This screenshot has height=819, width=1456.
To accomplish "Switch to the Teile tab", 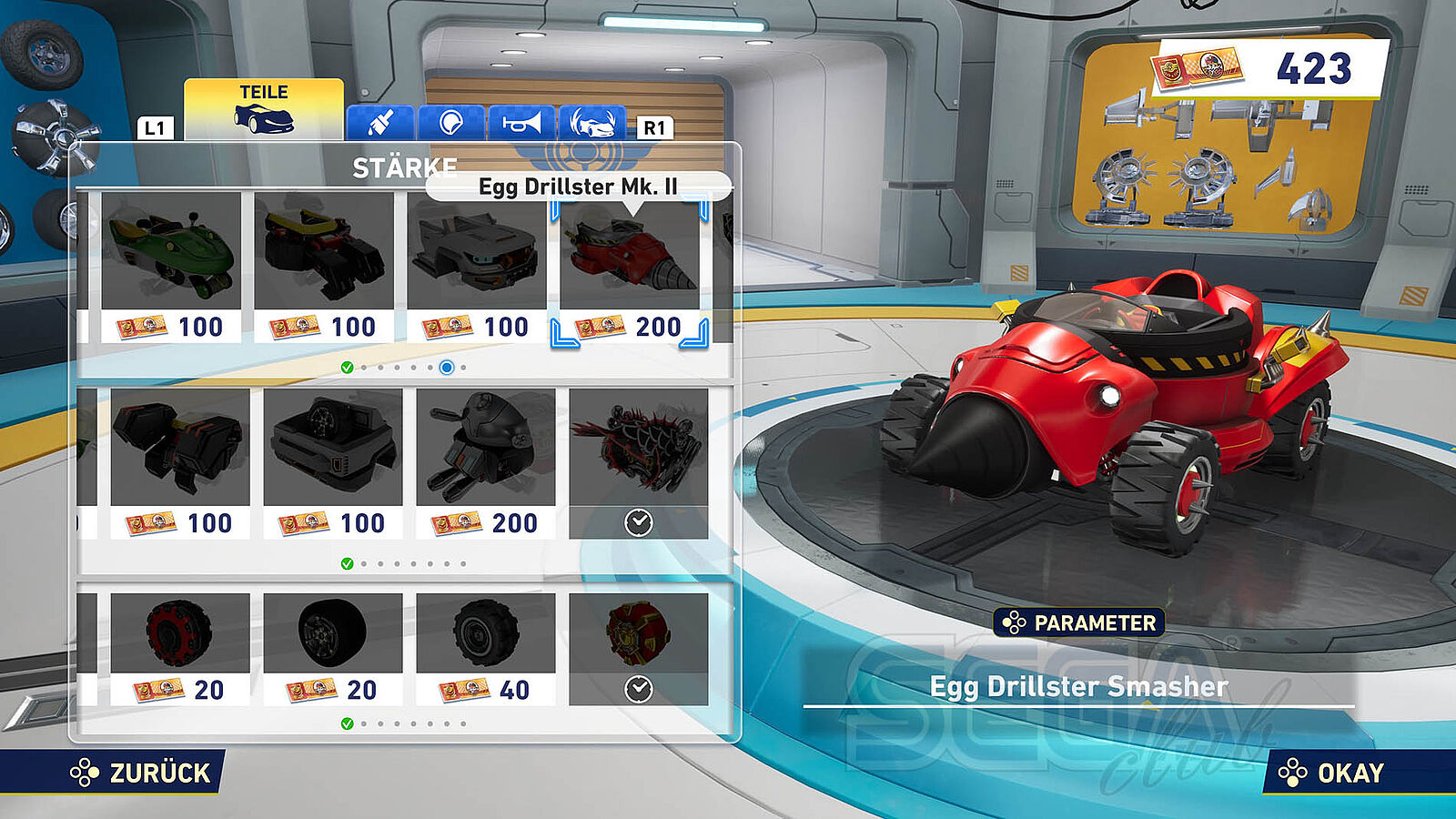I will pos(264,109).
